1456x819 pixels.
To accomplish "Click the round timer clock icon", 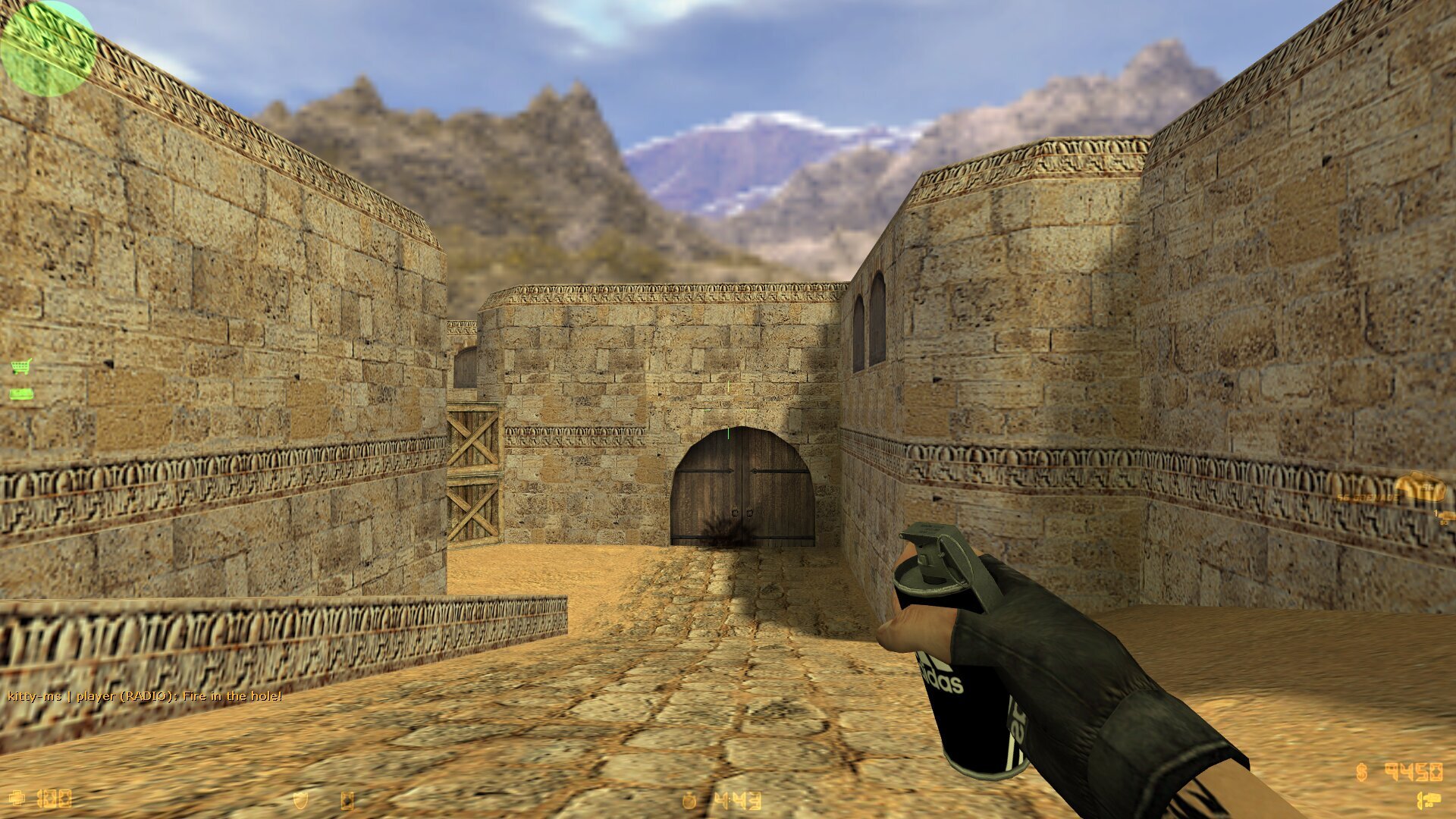I will (689, 800).
